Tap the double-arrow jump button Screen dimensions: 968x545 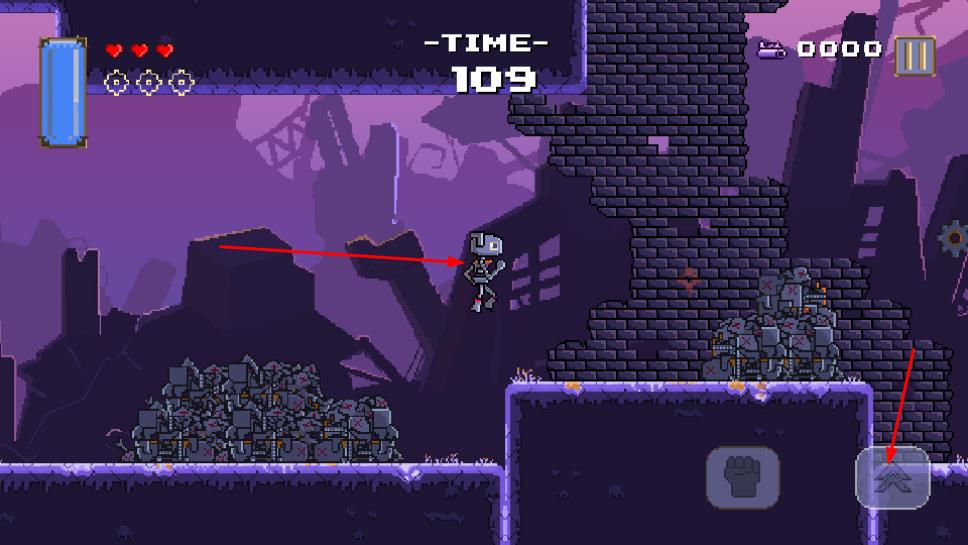click(892, 477)
